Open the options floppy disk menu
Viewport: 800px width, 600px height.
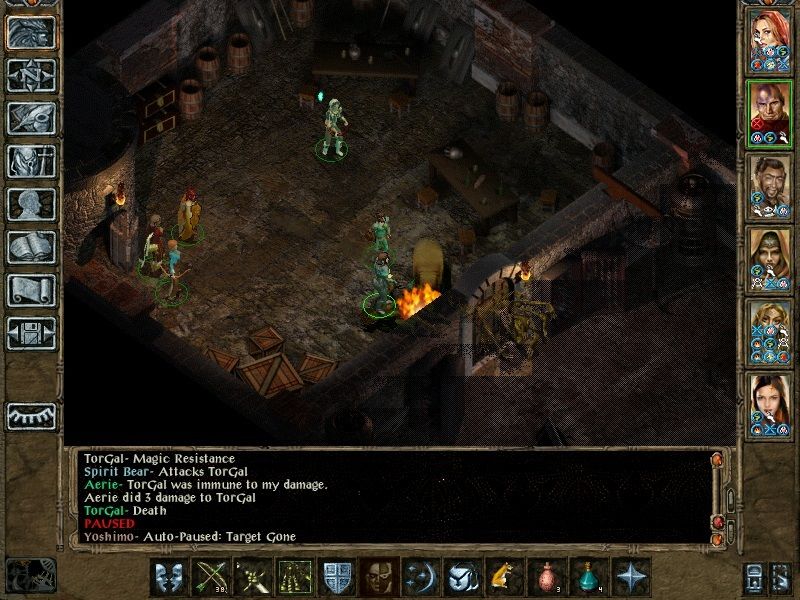(31, 333)
